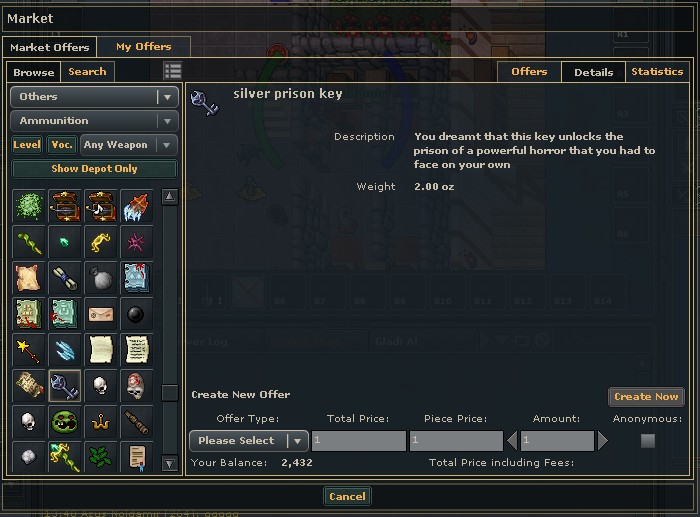The width and height of the screenshot is (700, 517).
Task: Click into the Piece Price field
Action: pyautogui.click(x=455, y=441)
